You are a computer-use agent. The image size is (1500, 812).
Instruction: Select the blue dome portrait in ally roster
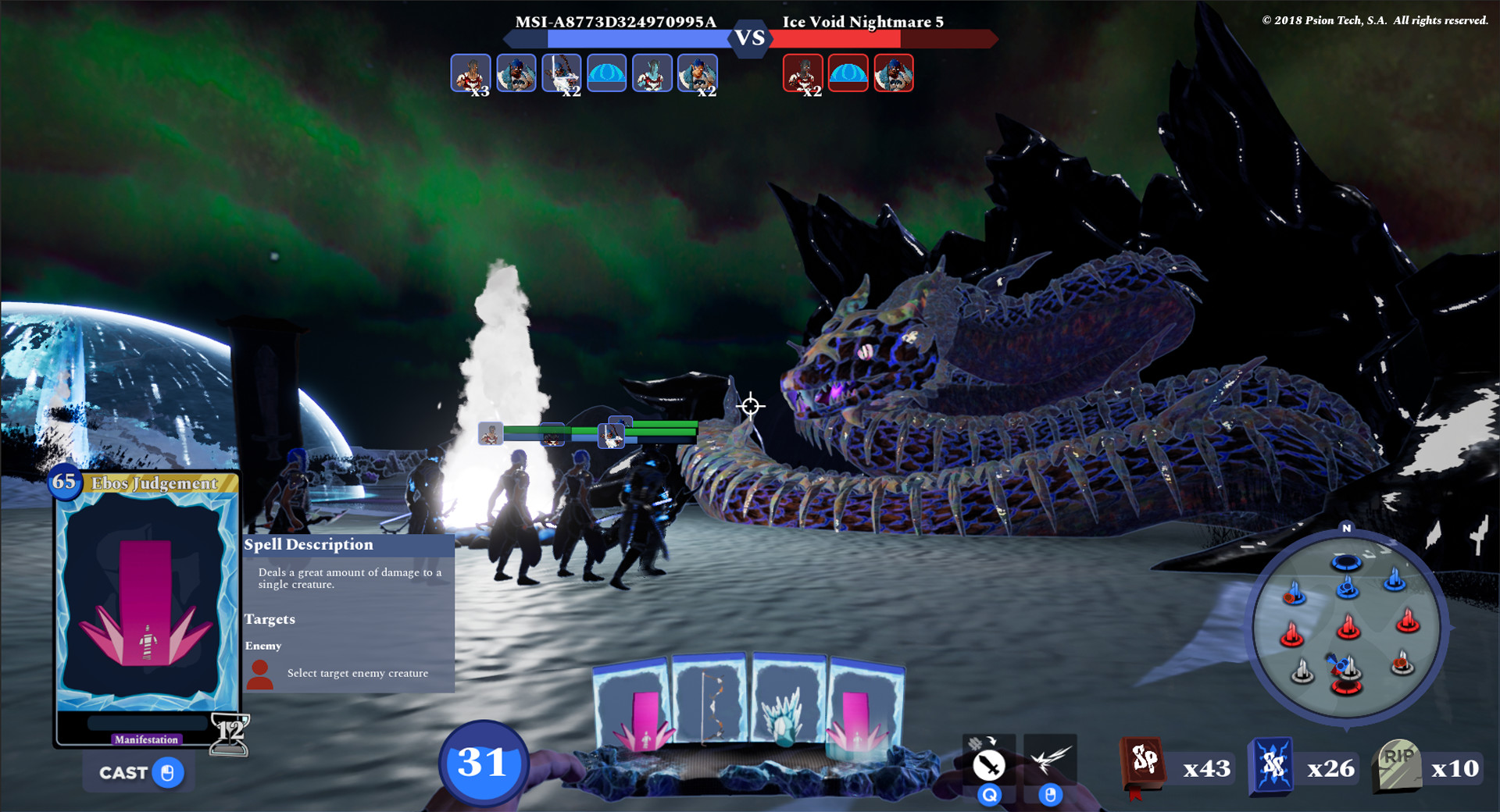607,73
